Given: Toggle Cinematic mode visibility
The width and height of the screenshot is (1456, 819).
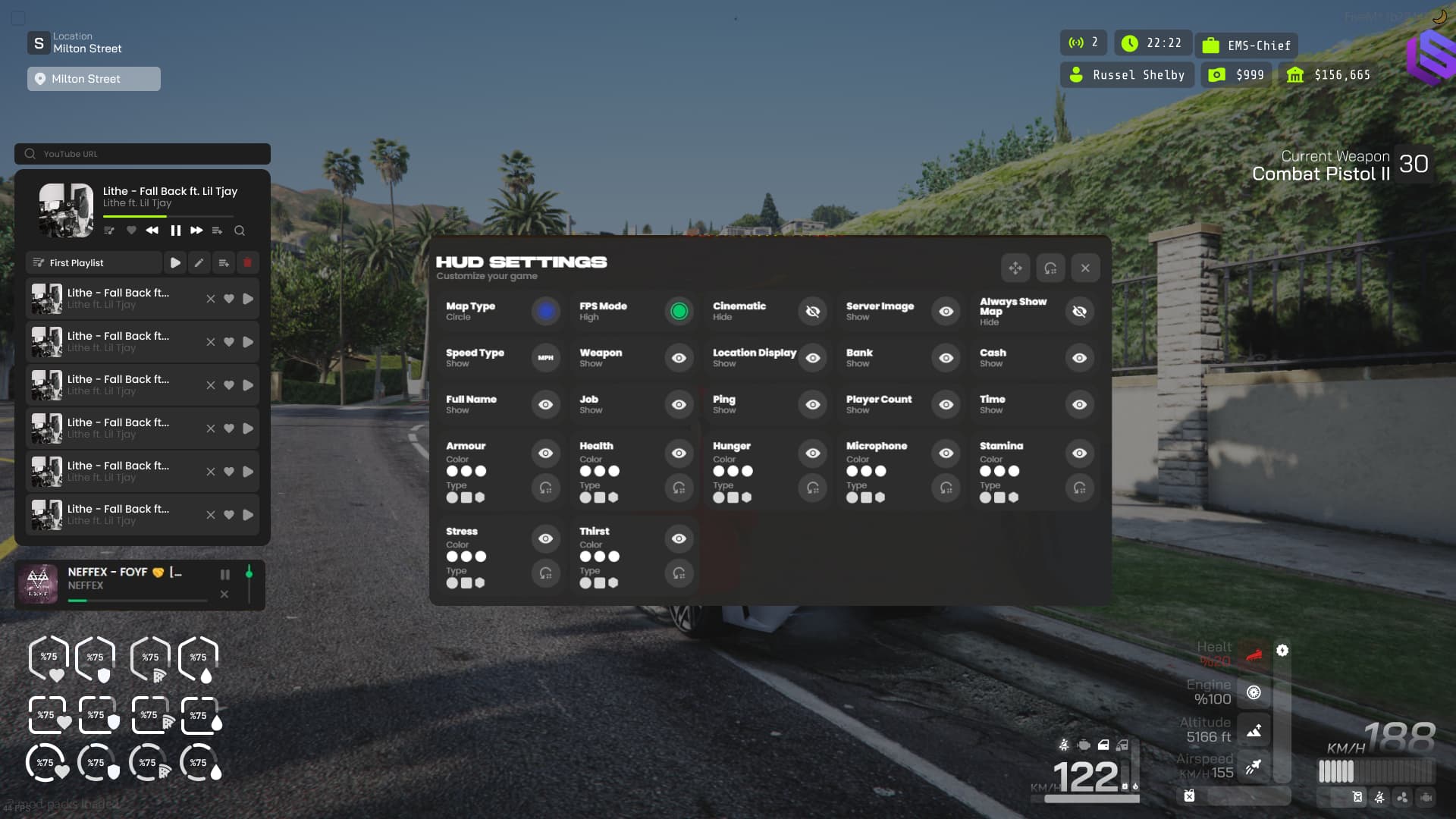Looking at the screenshot, I should point(812,311).
